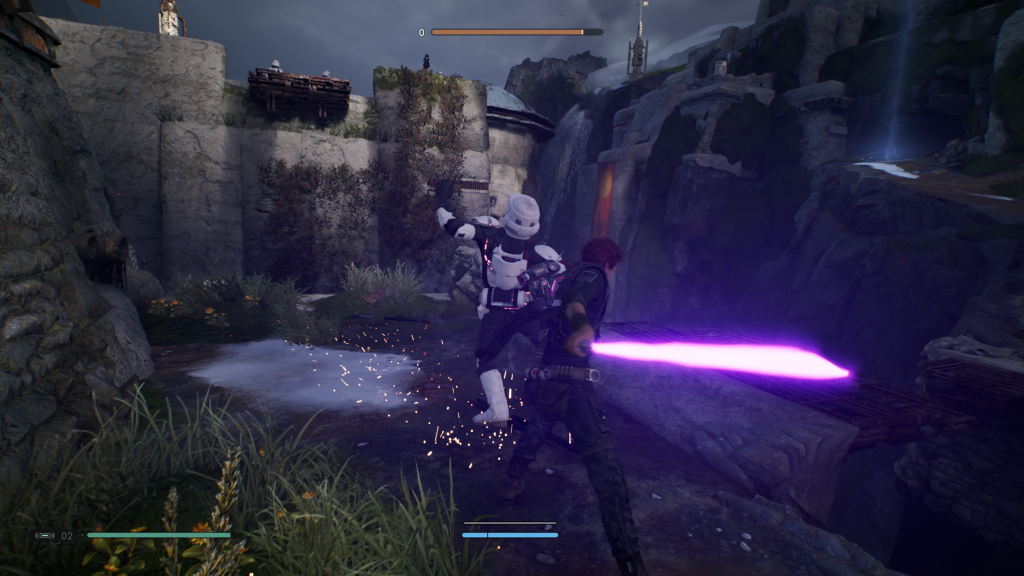Use the stim canister icon
The image size is (1024, 576).
point(45,536)
